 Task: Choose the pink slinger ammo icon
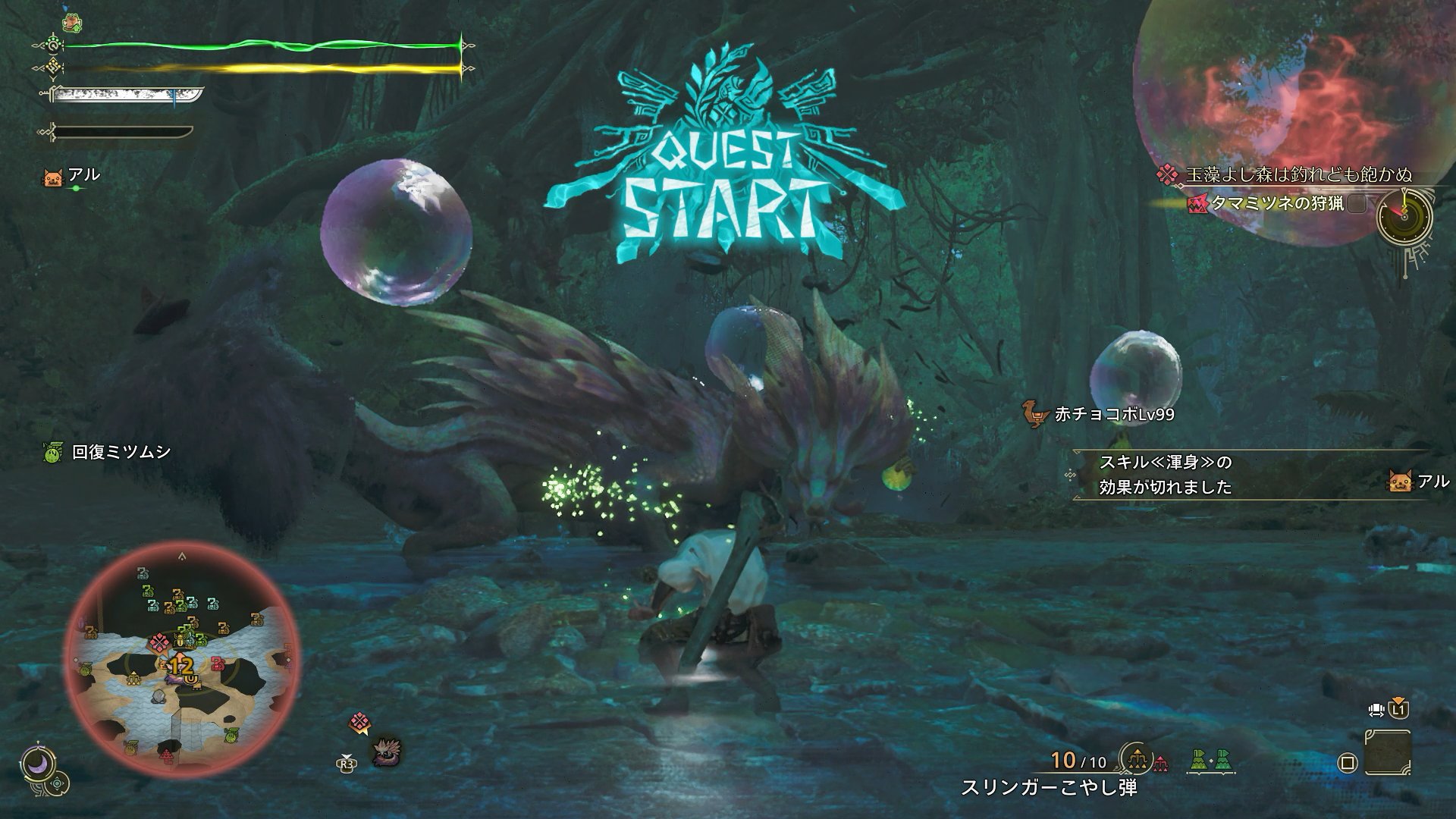(1161, 761)
